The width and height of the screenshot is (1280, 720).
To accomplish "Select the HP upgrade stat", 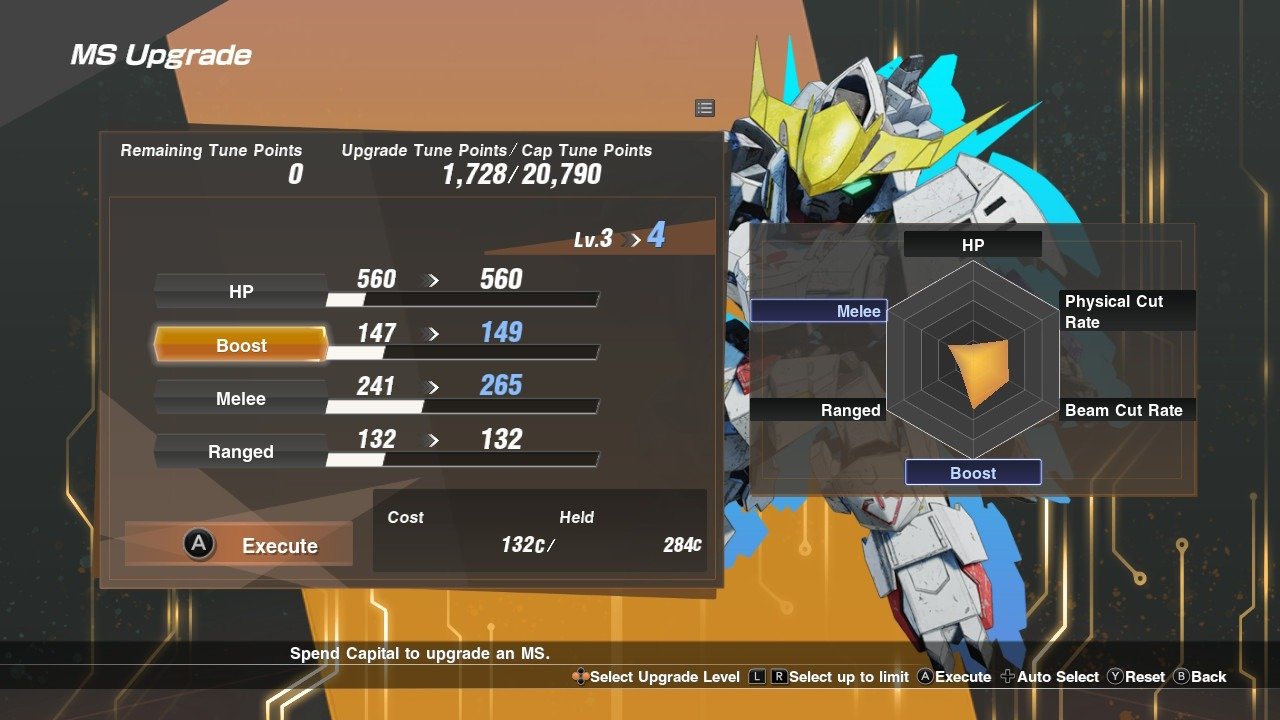I will point(241,292).
